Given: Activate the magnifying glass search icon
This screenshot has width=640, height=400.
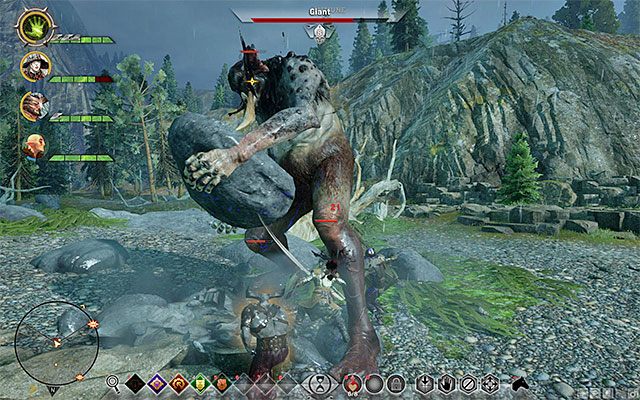Looking at the screenshot, I should 115,382.
